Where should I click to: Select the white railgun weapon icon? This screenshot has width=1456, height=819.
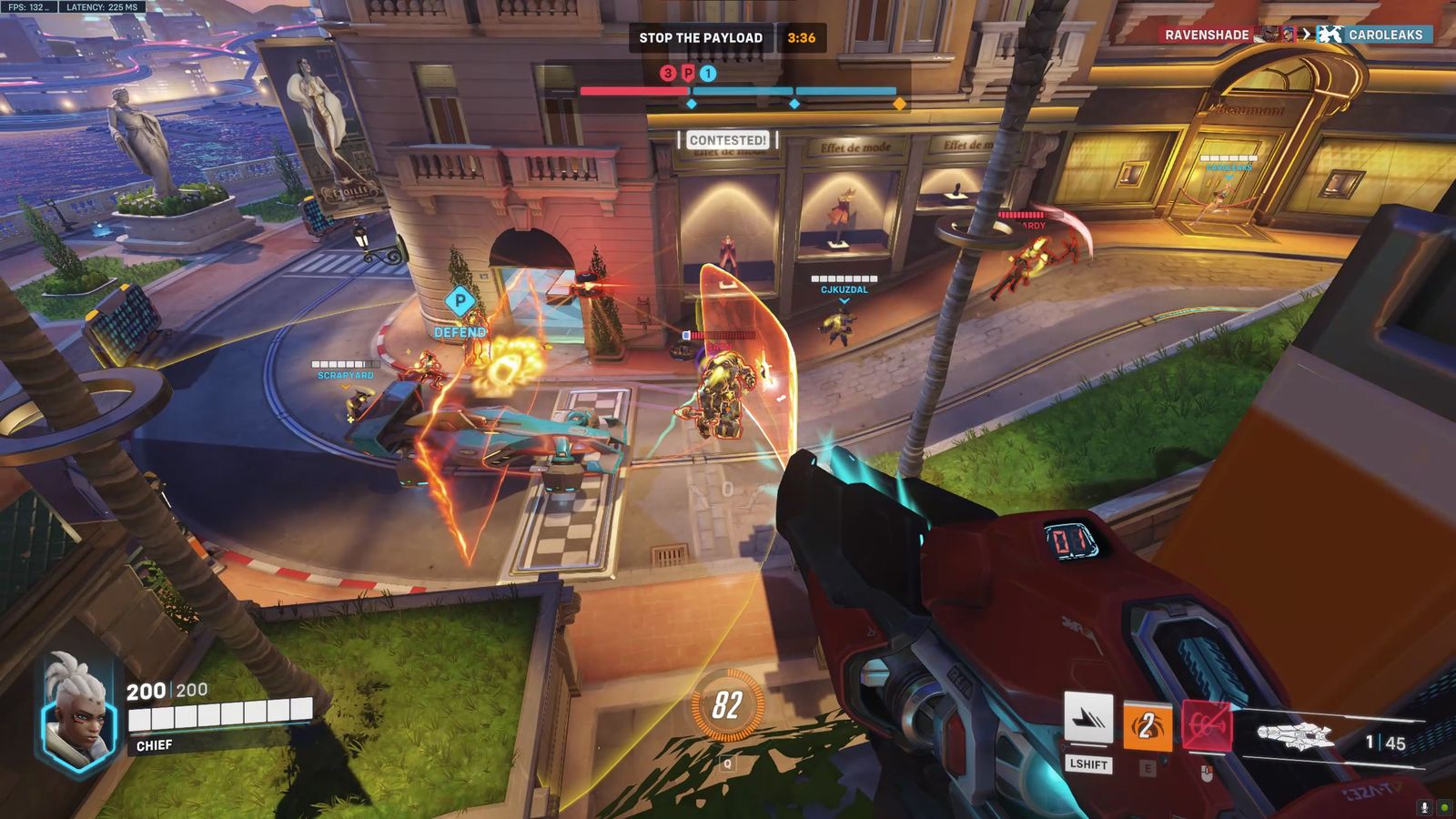[1295, 735]
